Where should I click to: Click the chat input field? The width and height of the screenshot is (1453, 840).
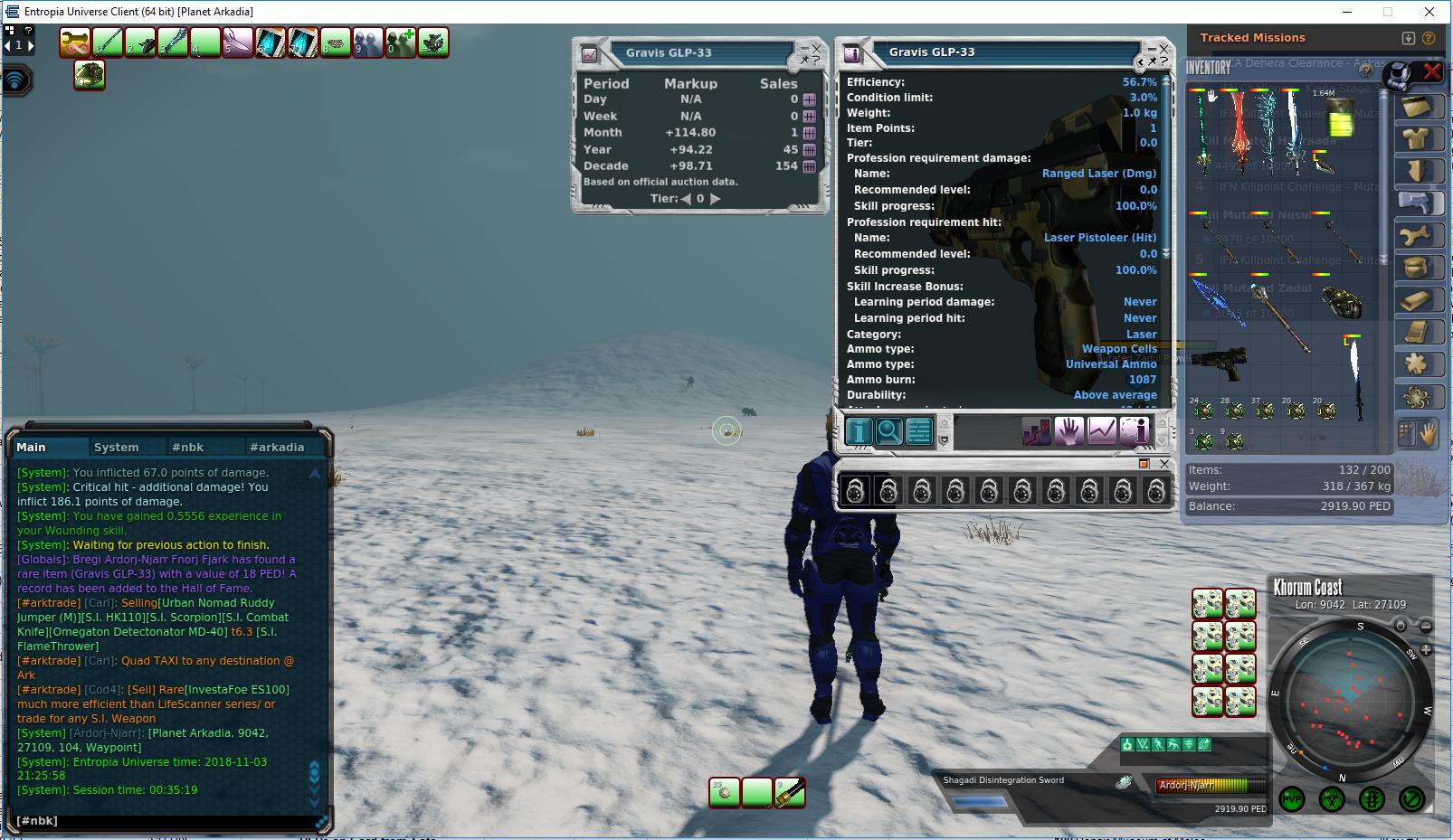[x=163, y=820]
